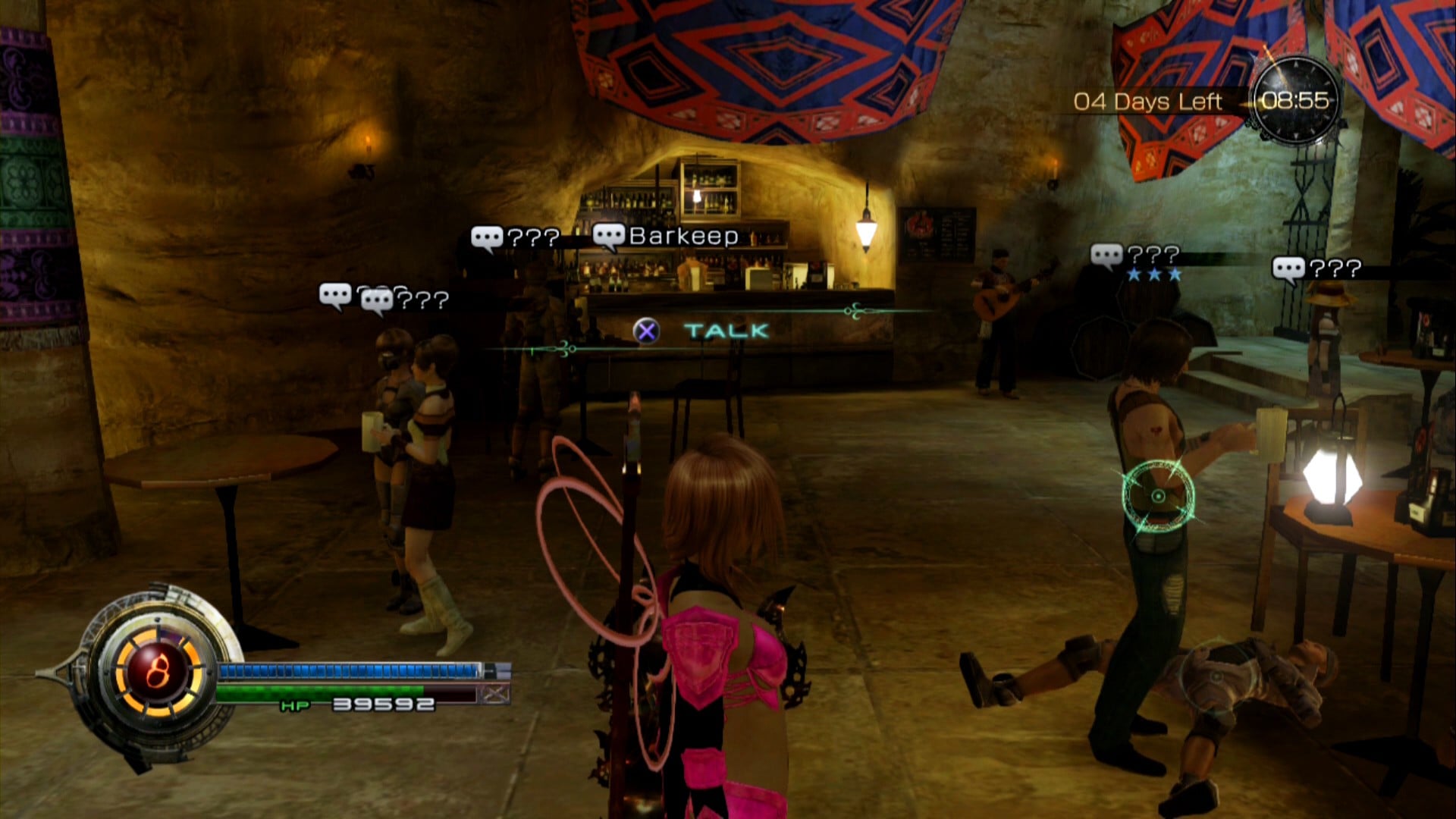Choose the bright green target reticle
The height and width of the screenshot is (819, 1456).
click(x=1158, y=496)
